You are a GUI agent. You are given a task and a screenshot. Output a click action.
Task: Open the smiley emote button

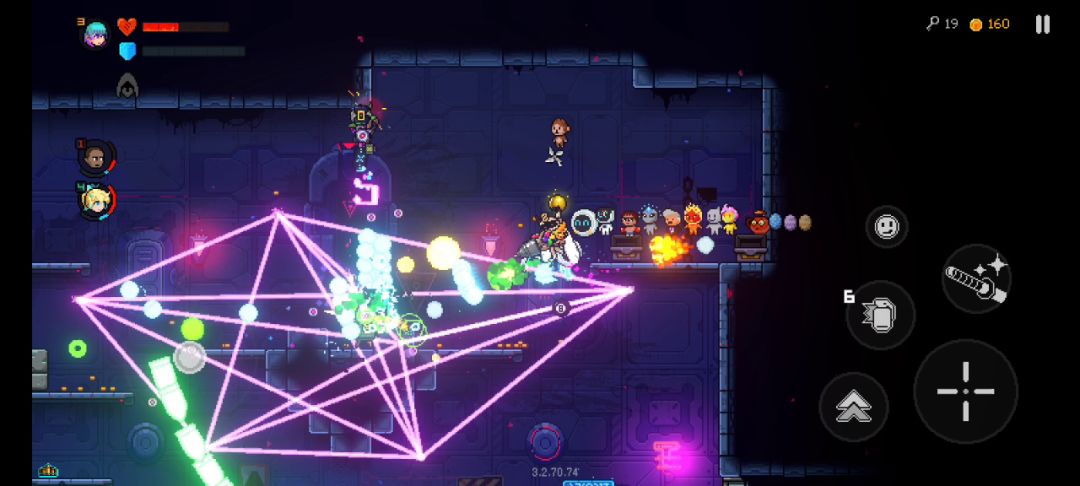pos(886,227)
